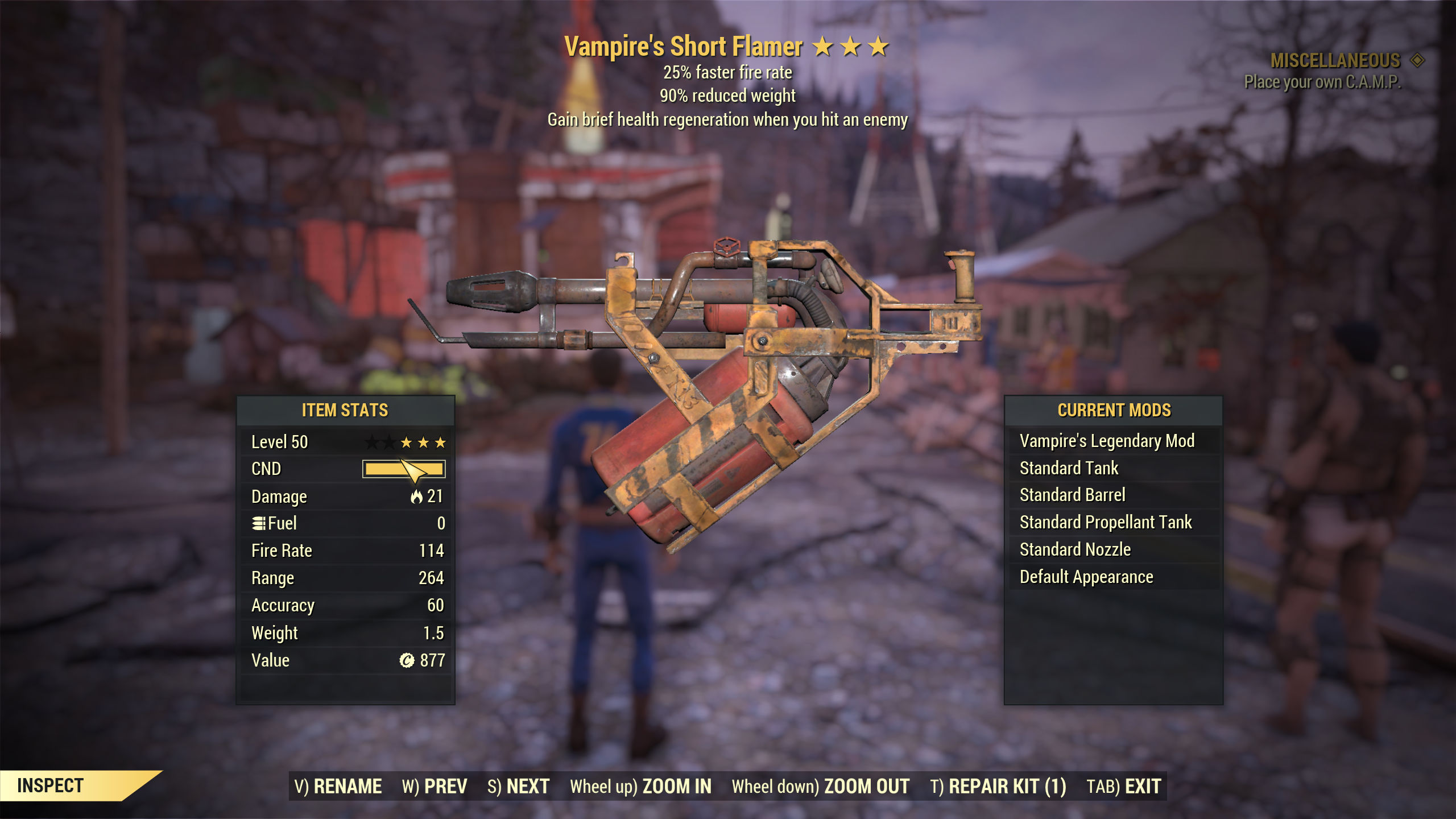Click the RENAME option

pos(349,785)
